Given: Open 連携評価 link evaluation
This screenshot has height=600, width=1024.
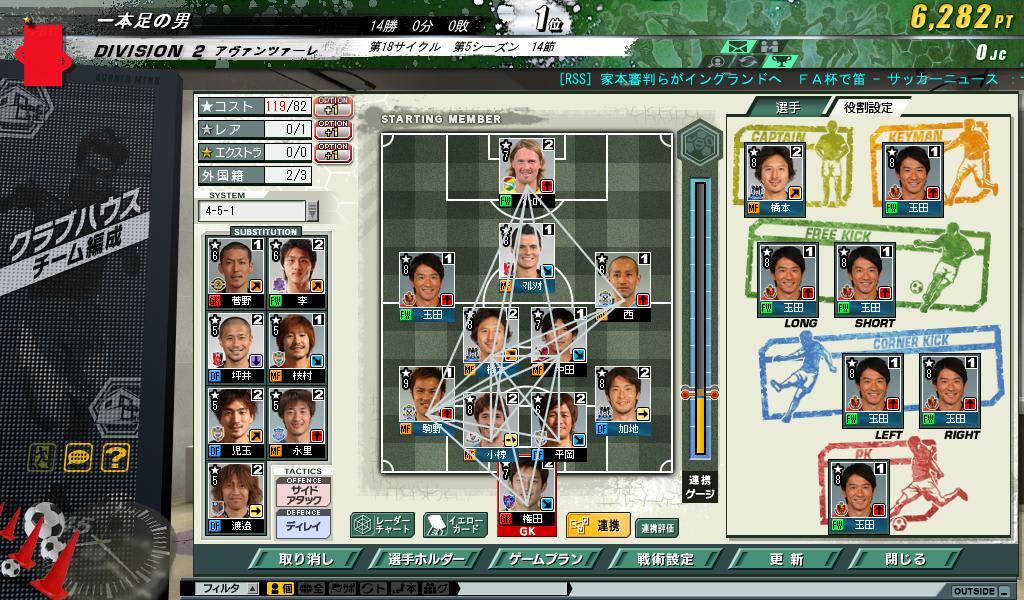Looking at the screenshot, I should (x=657, y=527).
